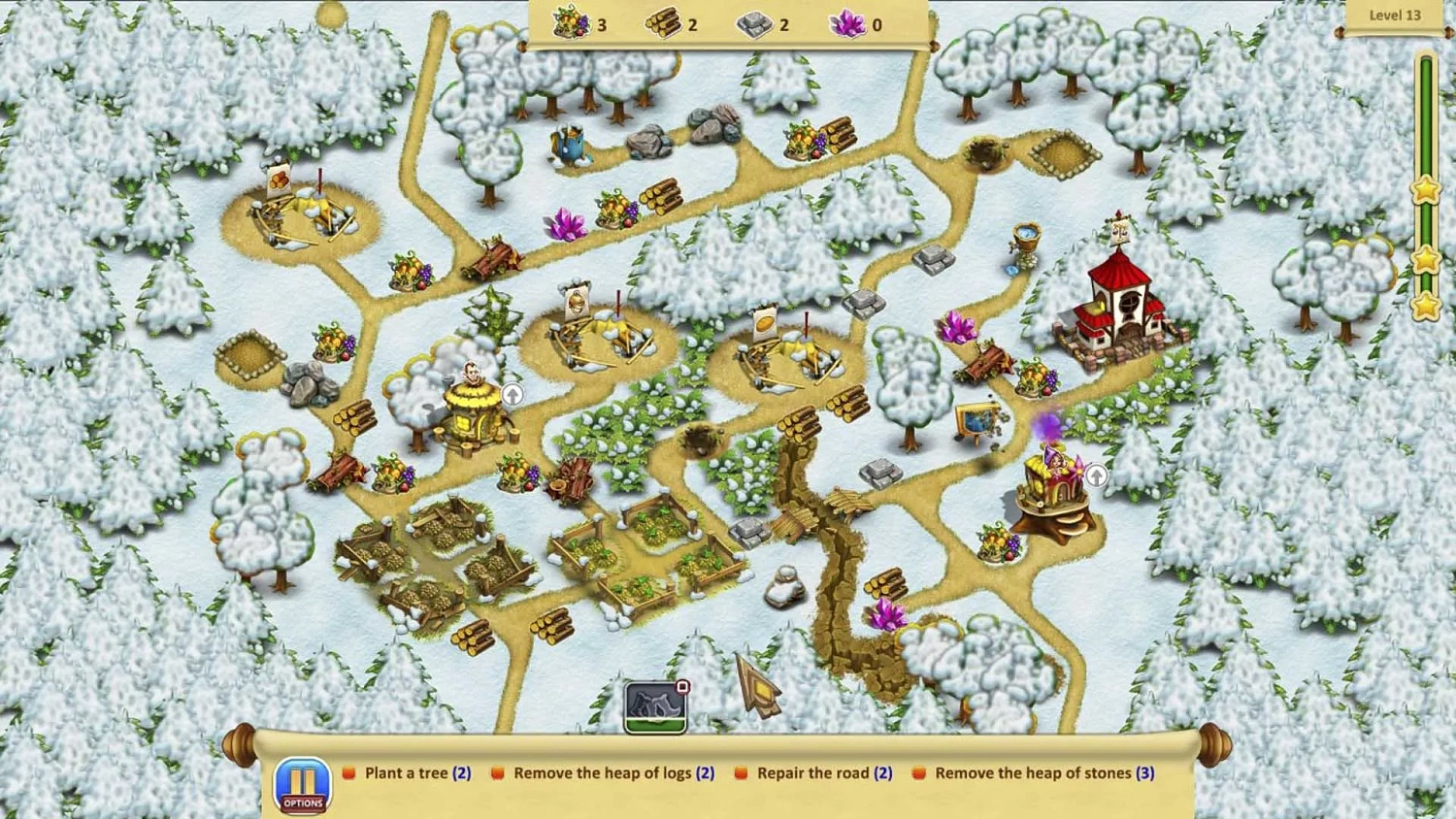
Task: Click the stone resource icon in top bar
Action: tap(753, 23)
